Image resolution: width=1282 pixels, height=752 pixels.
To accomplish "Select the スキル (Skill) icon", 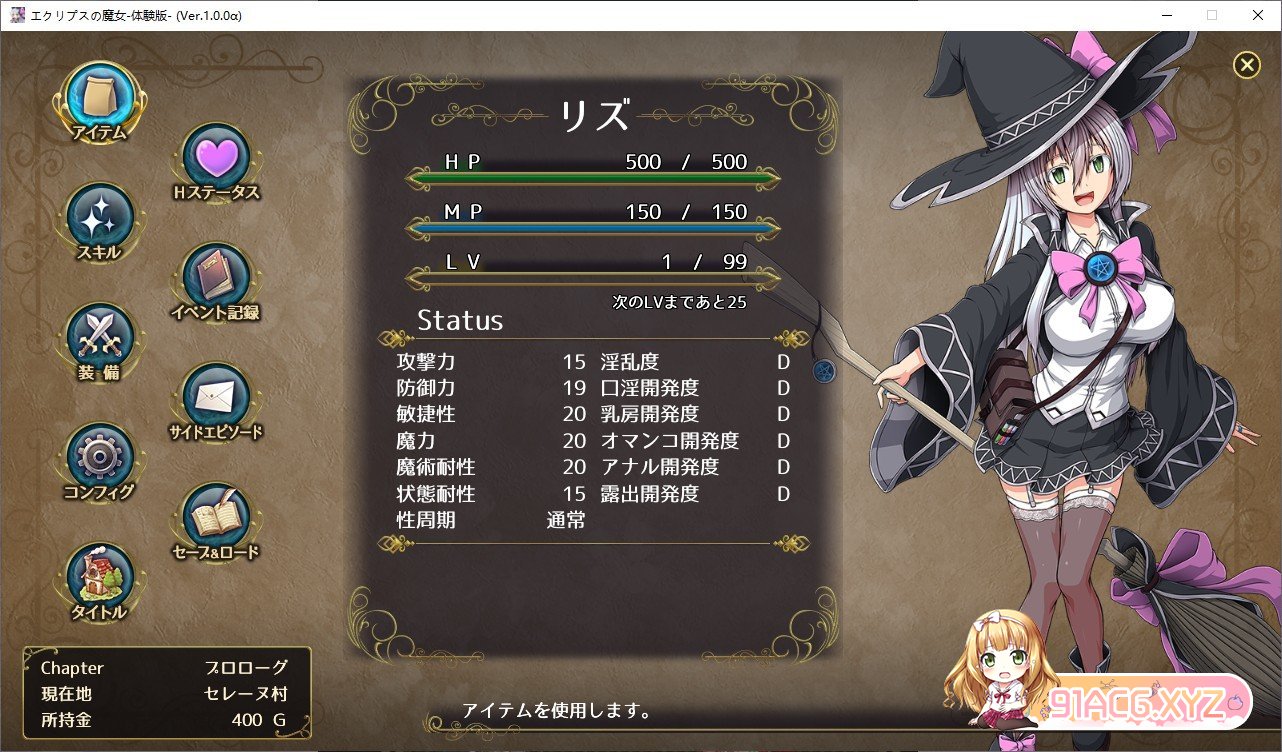I will click(100, 218).
